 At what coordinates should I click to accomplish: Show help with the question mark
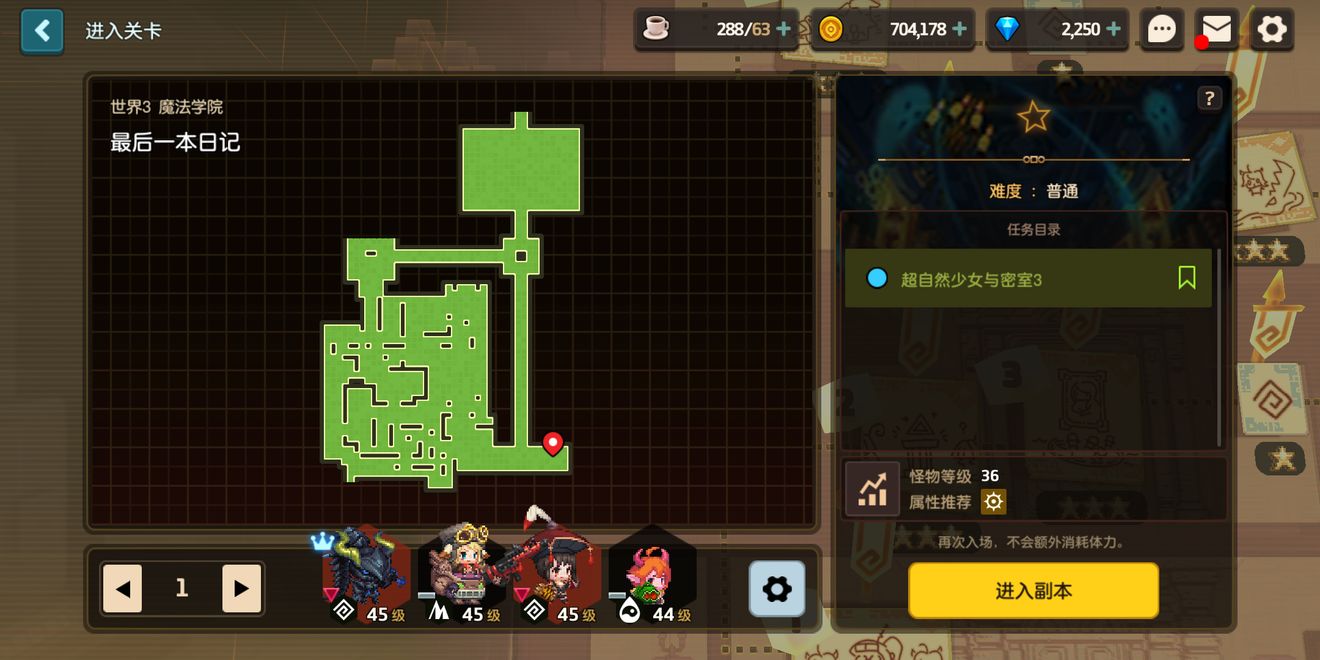(1210, 98)
